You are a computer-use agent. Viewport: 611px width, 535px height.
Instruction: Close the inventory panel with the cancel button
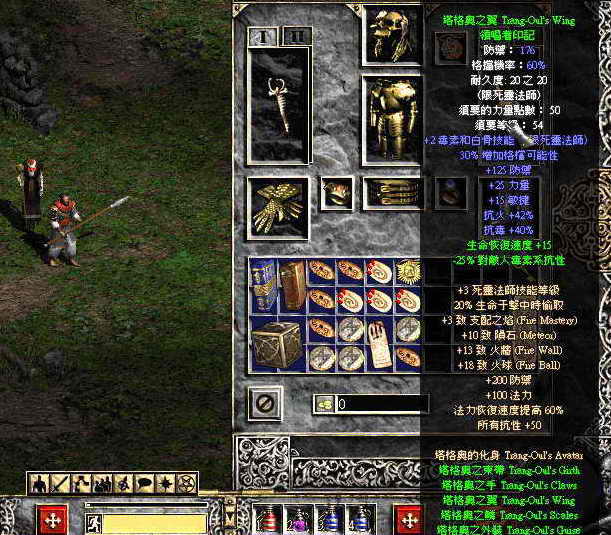click(266, 404)
